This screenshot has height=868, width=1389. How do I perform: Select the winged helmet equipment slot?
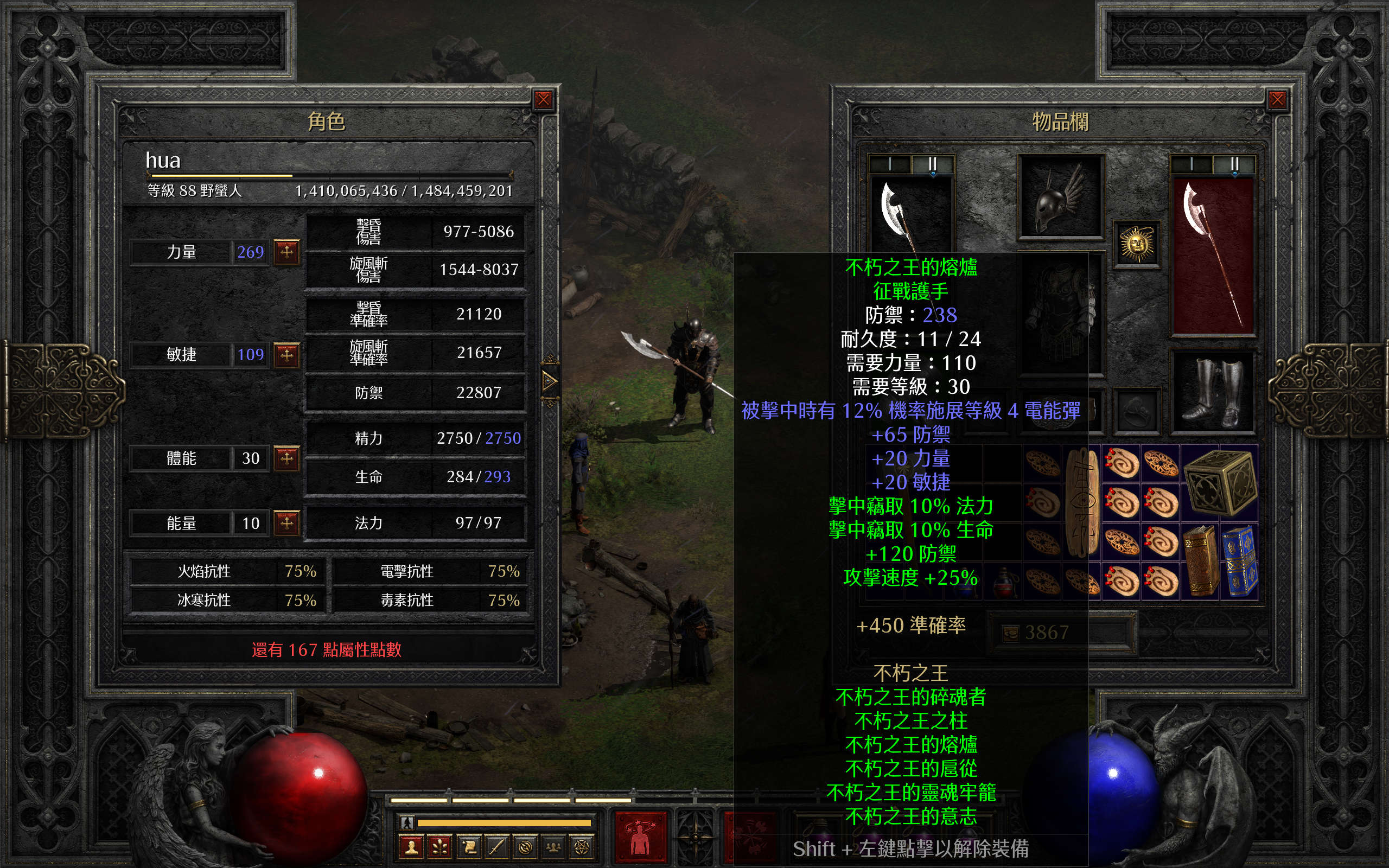click(x=1060, y=197)
